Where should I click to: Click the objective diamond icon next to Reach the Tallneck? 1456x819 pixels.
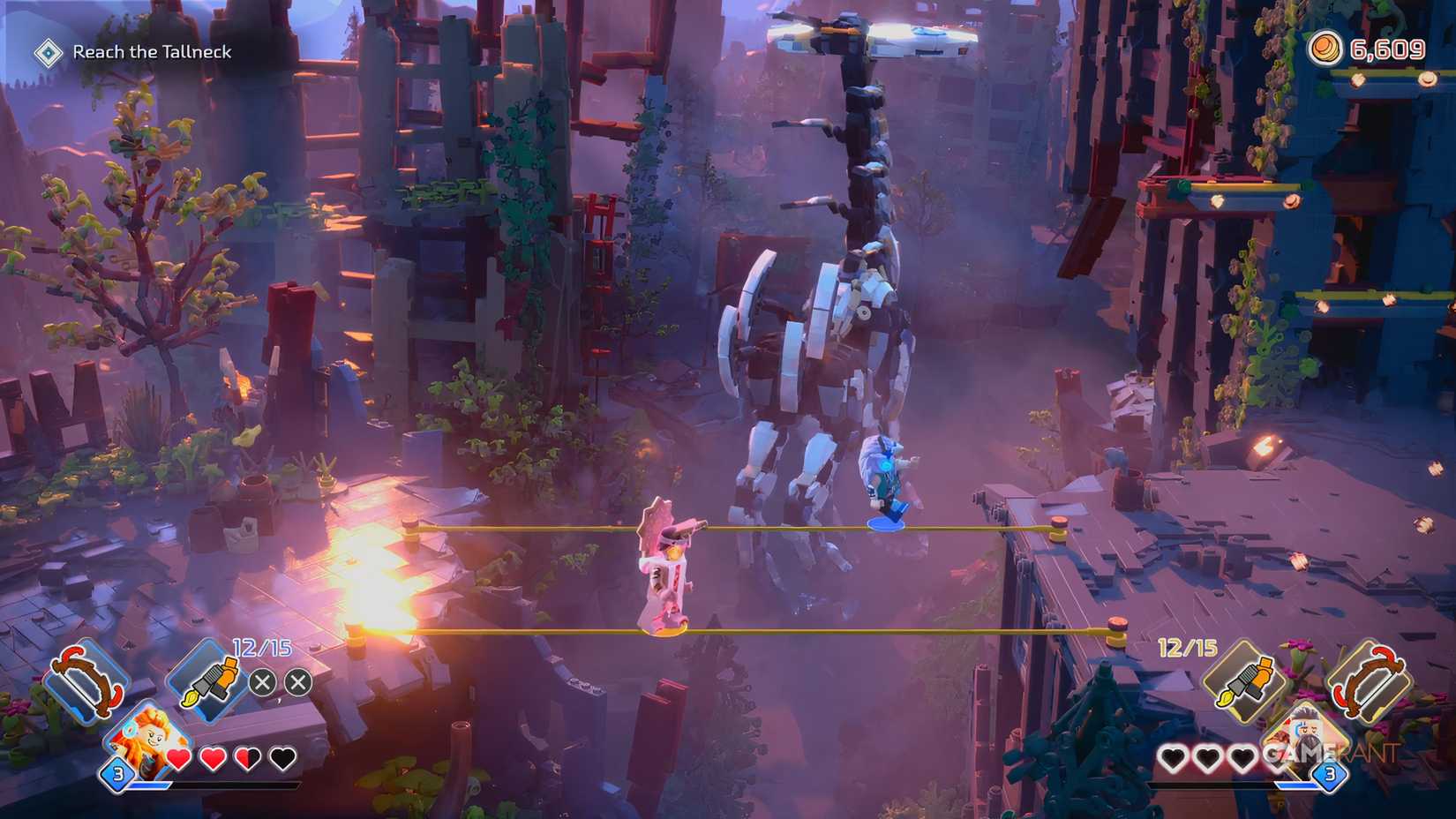49,51
